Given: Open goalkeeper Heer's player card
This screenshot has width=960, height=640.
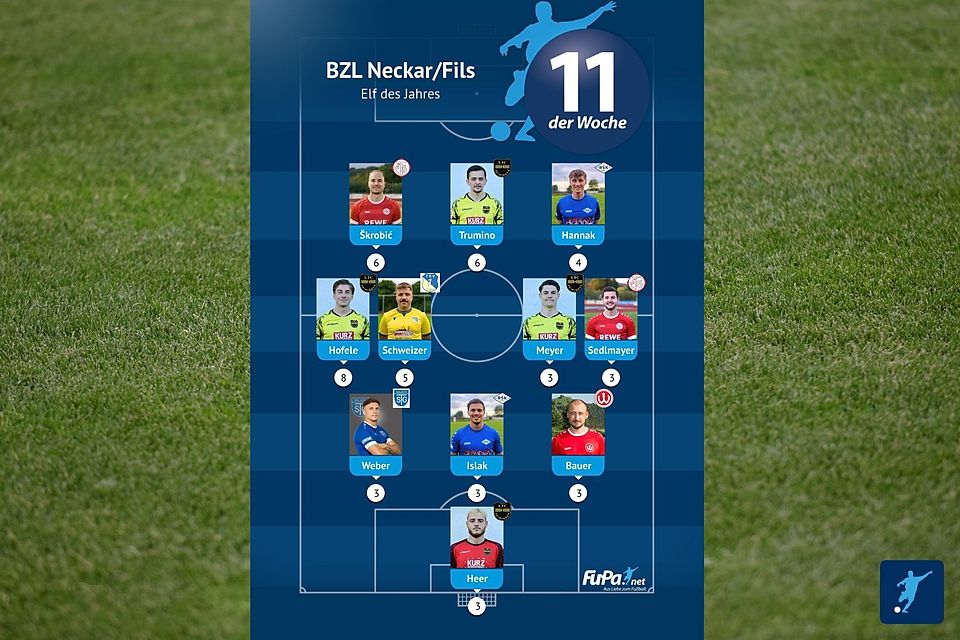Looking at the screenshot, I should 476,547.
